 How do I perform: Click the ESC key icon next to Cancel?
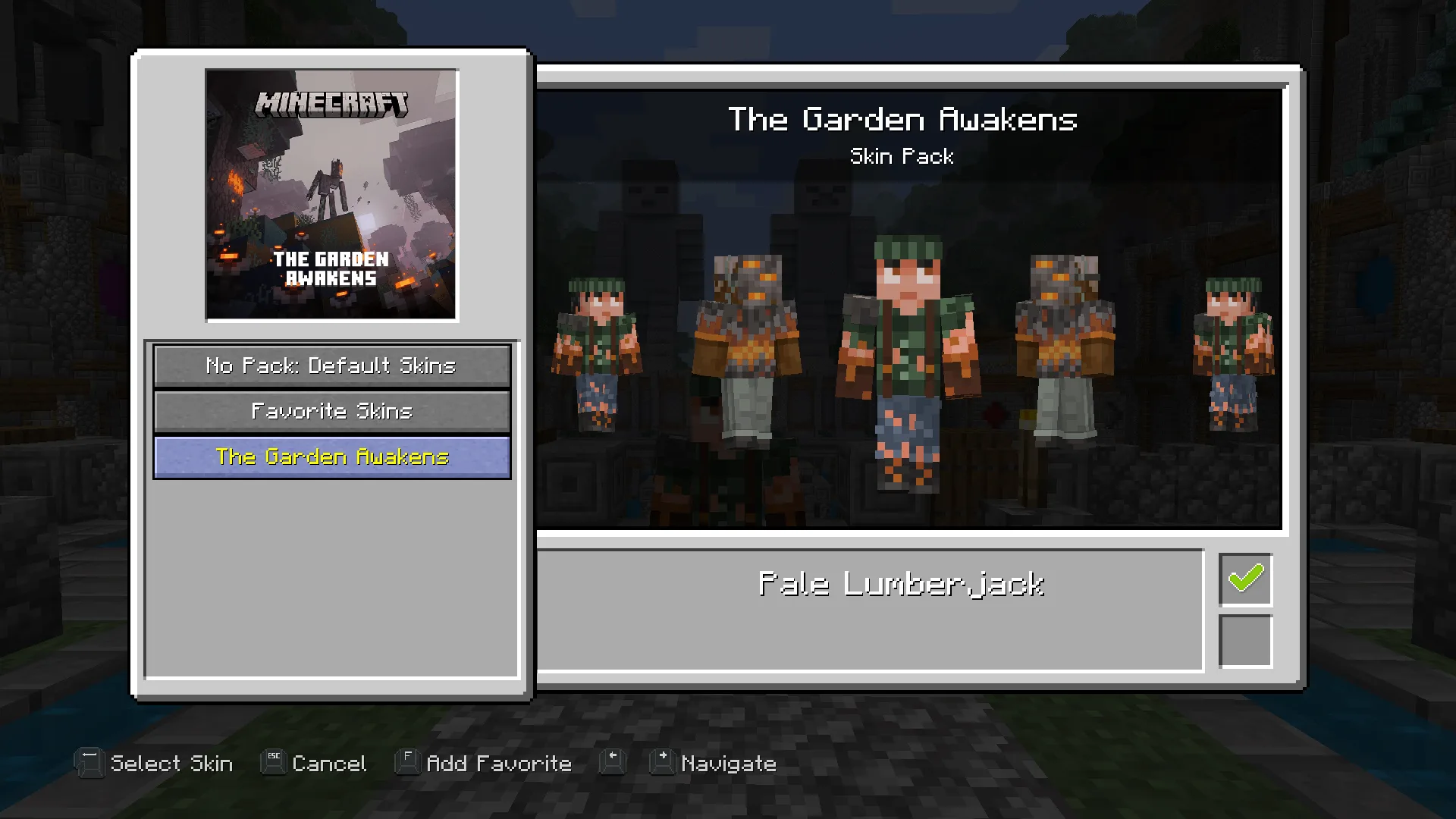pos(272,763)
